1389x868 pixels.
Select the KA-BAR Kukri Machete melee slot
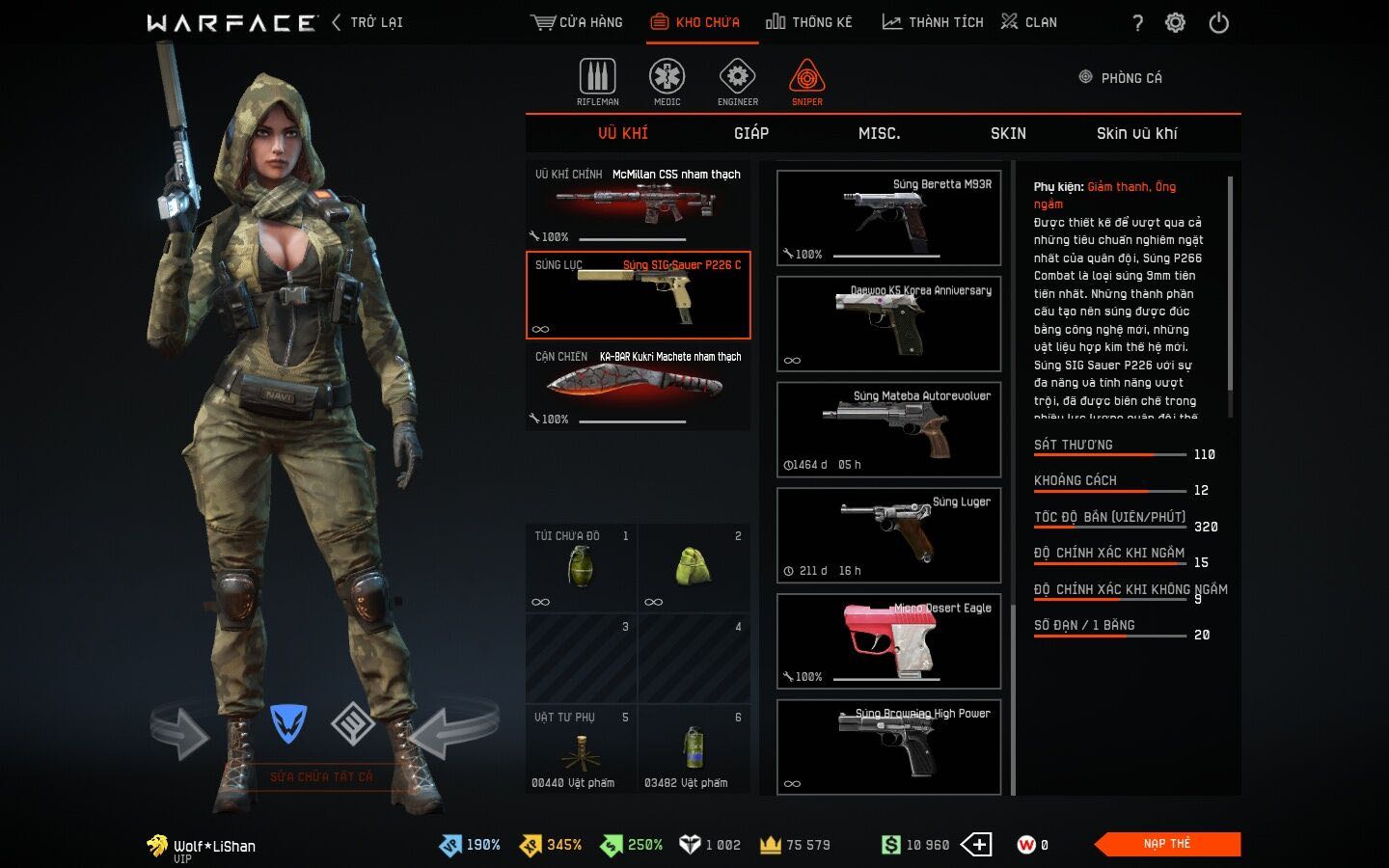click(638, 386)
